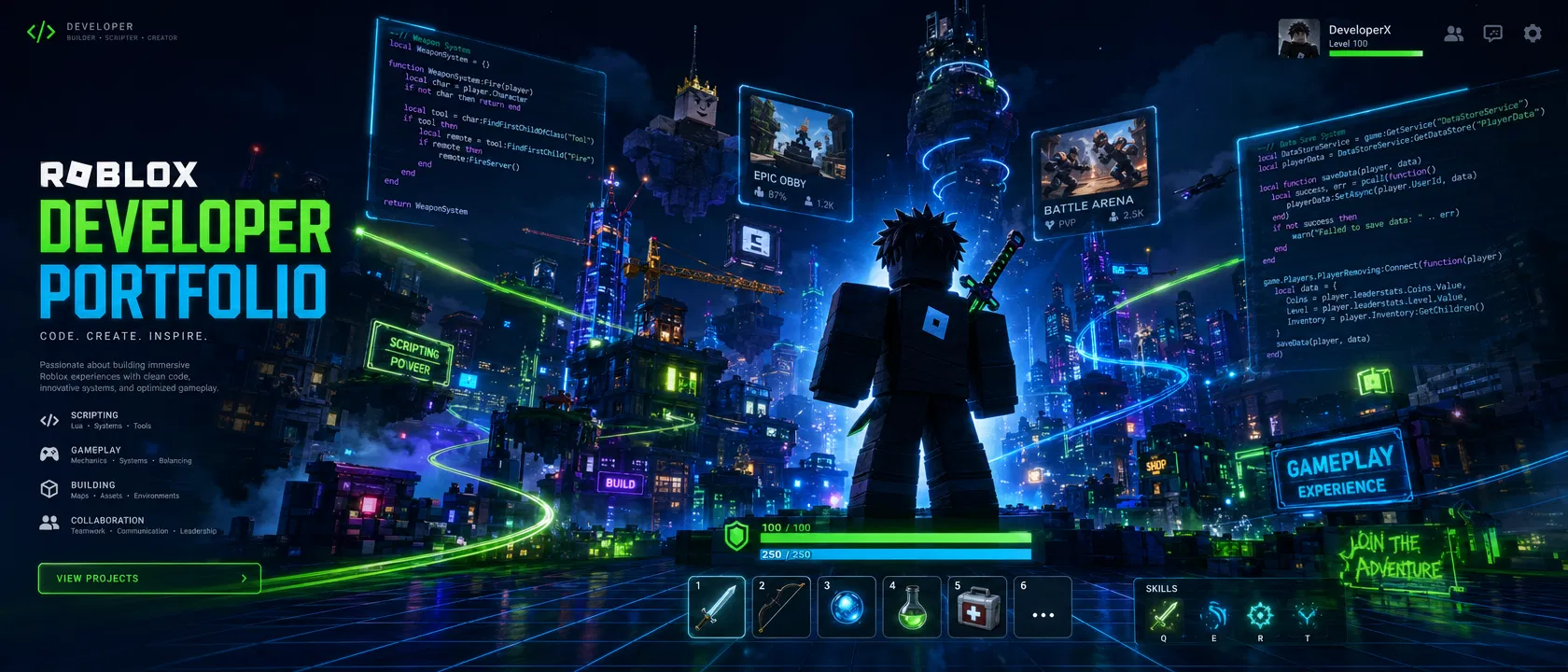This screenshot has width=1568, height=672.
Task: Select the sword in hotbar slot 1
Action: coord(717,608)
